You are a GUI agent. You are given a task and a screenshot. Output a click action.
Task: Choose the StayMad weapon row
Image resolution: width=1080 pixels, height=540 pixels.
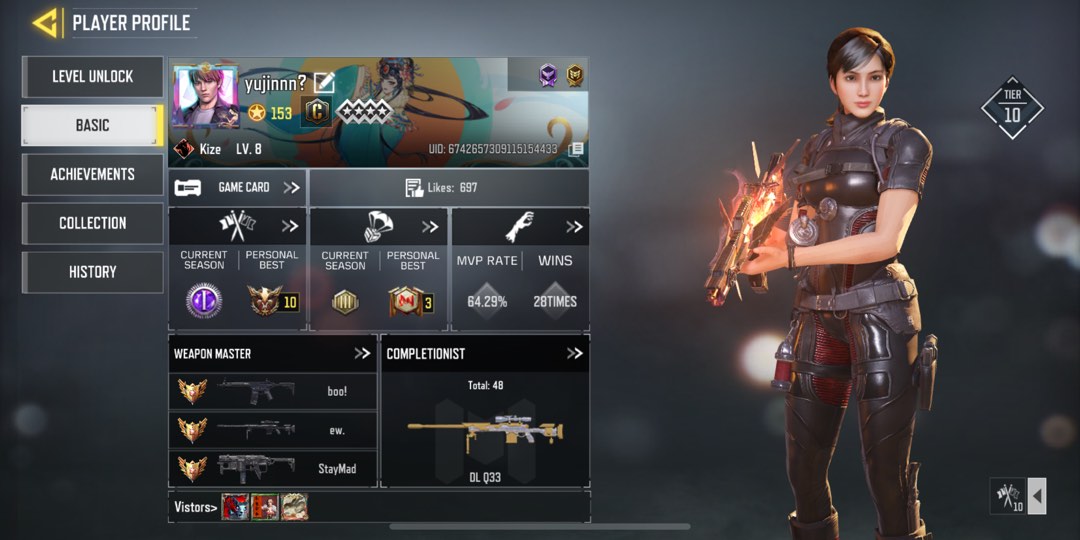tap(273, 468)
